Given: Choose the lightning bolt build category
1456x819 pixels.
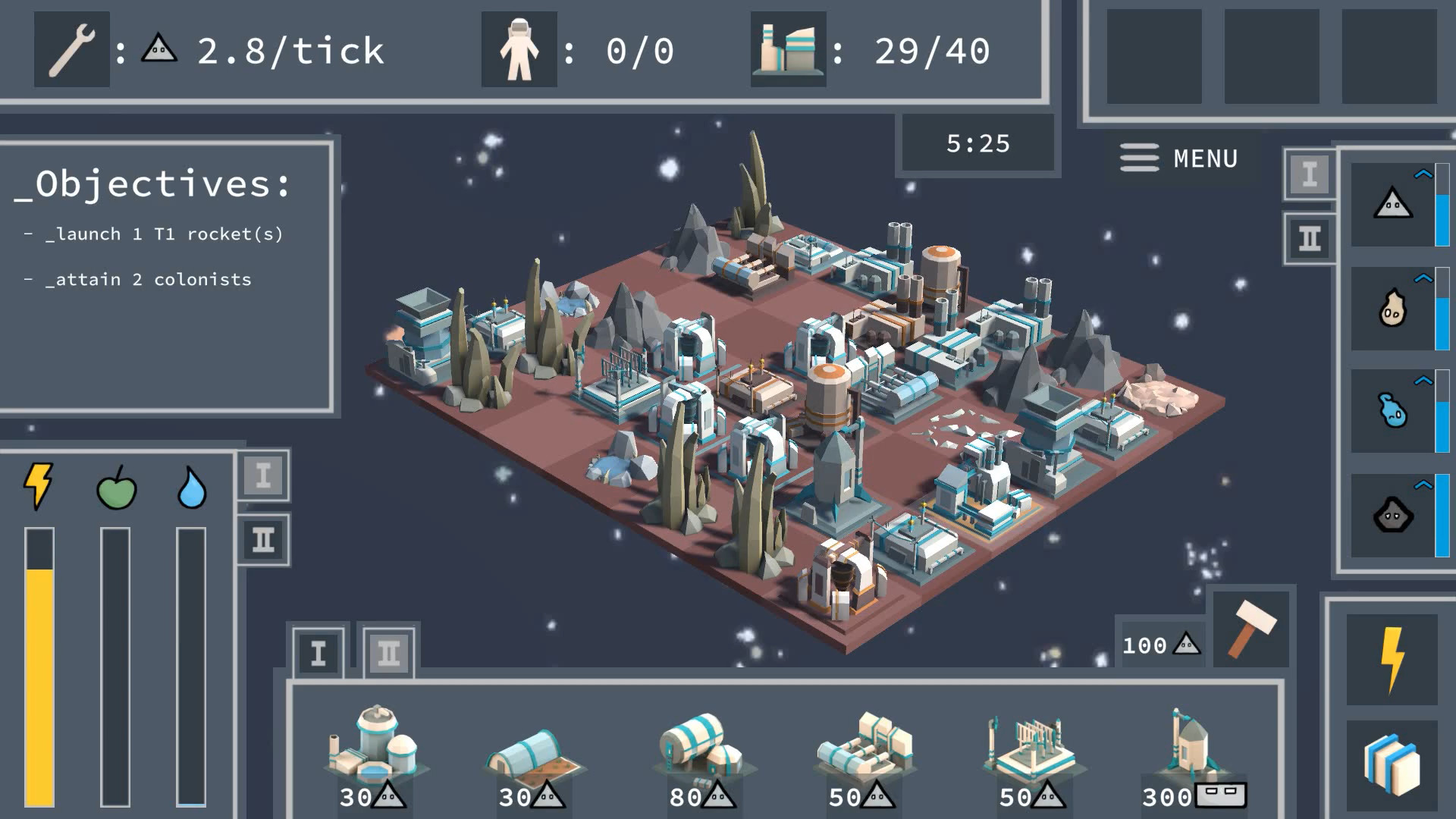Looking at the screenshot, I should coord(1392,660).
